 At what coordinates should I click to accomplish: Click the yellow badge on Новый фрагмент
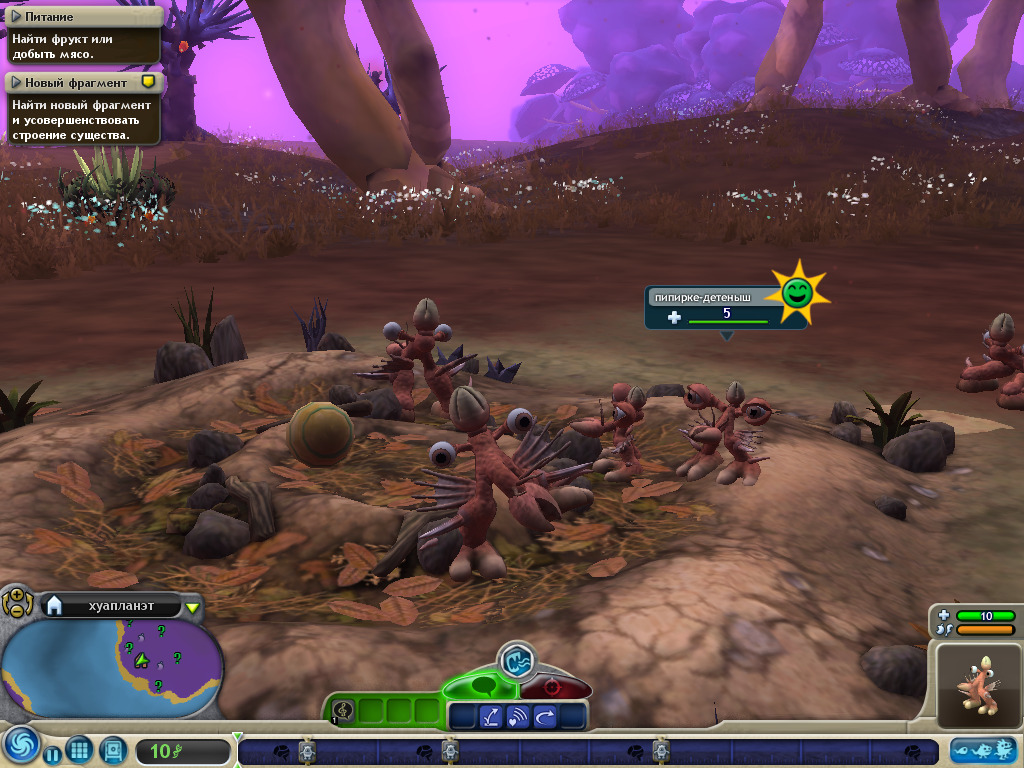[148, 82]
